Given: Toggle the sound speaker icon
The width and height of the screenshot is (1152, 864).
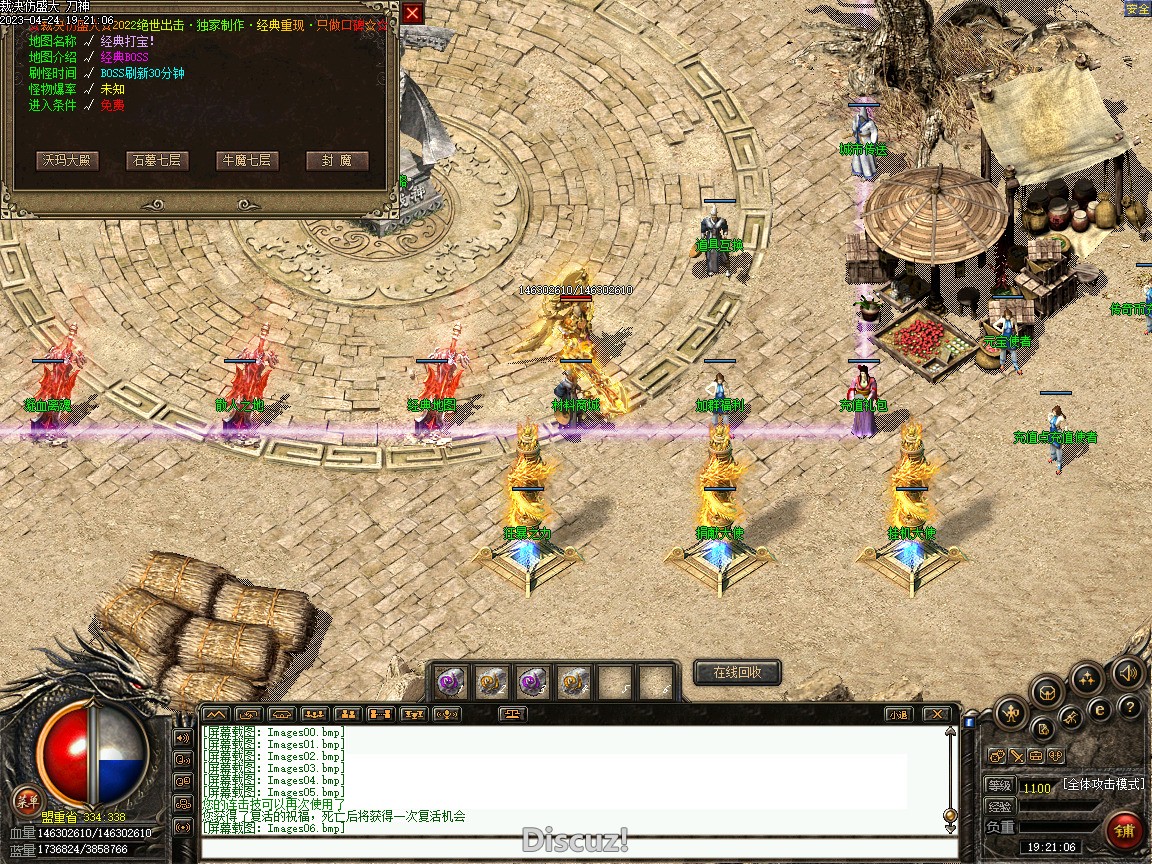Looking at the screenshot, I should [1127, 673].
